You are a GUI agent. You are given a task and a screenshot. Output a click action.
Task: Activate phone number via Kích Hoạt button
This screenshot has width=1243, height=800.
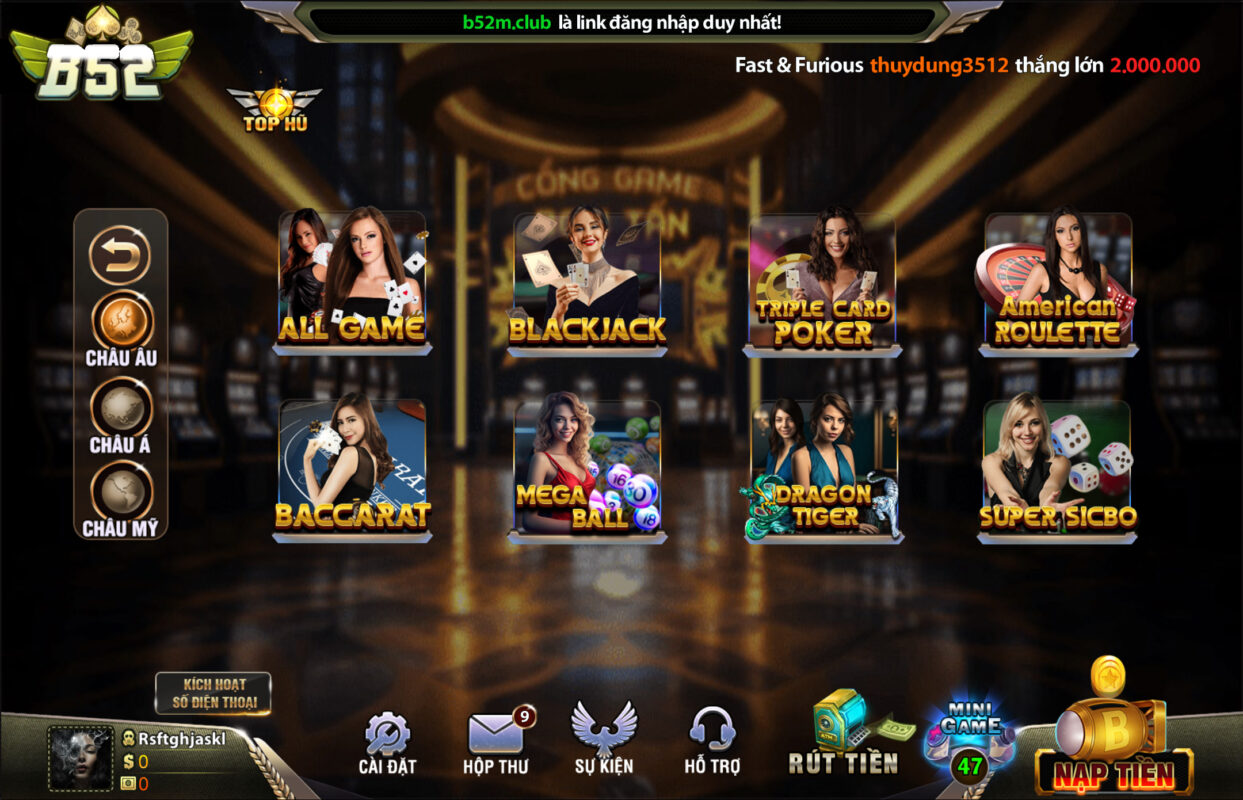pos(213,693)
